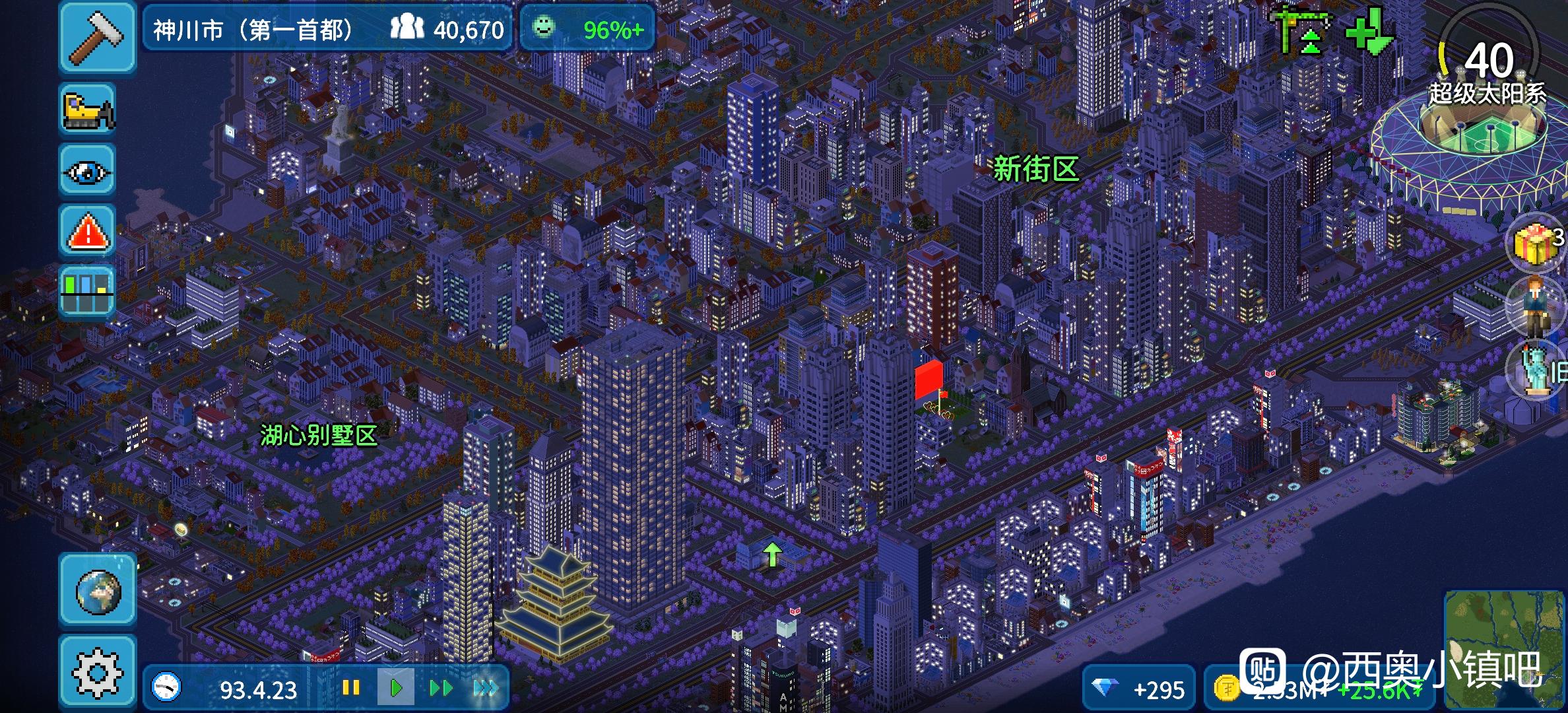Open the eye view options

pos(88,171)
